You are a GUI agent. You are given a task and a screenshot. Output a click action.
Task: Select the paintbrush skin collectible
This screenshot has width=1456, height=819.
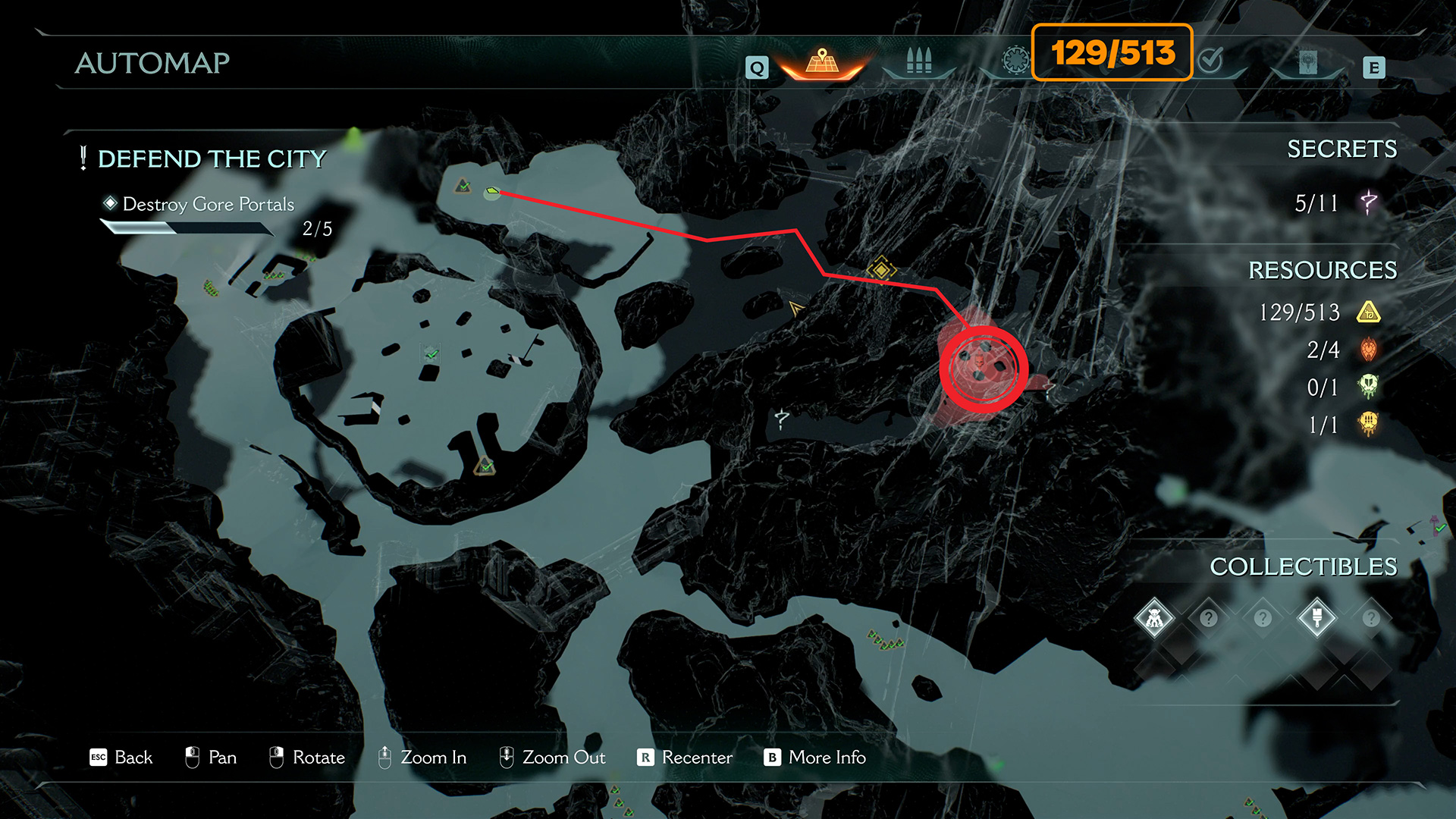(x=1316, y=619)
